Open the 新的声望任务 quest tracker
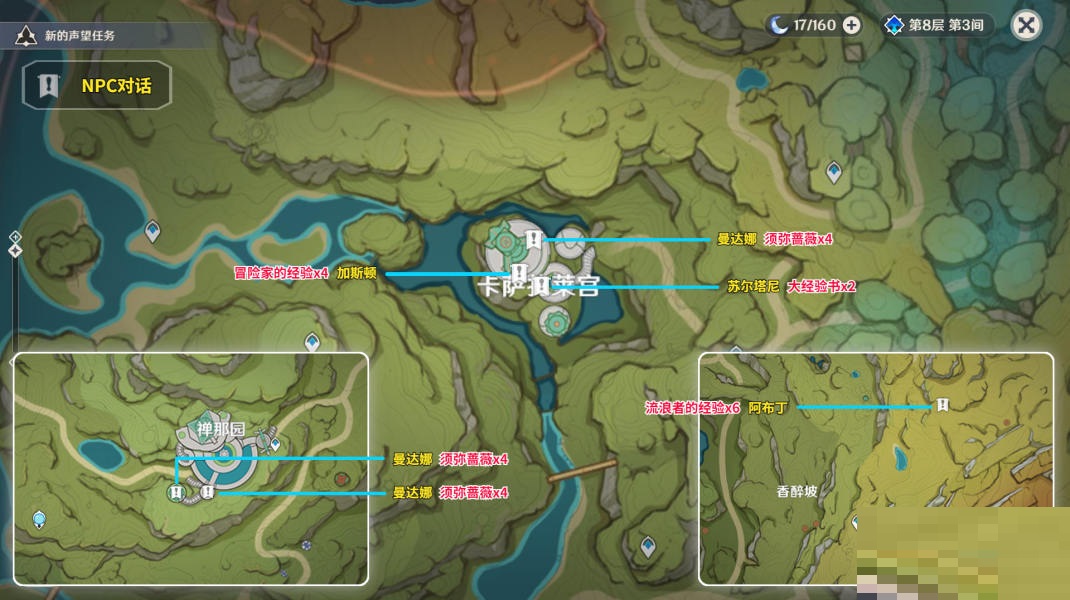This screenshot has height=600, width=1070. point(80,36)
